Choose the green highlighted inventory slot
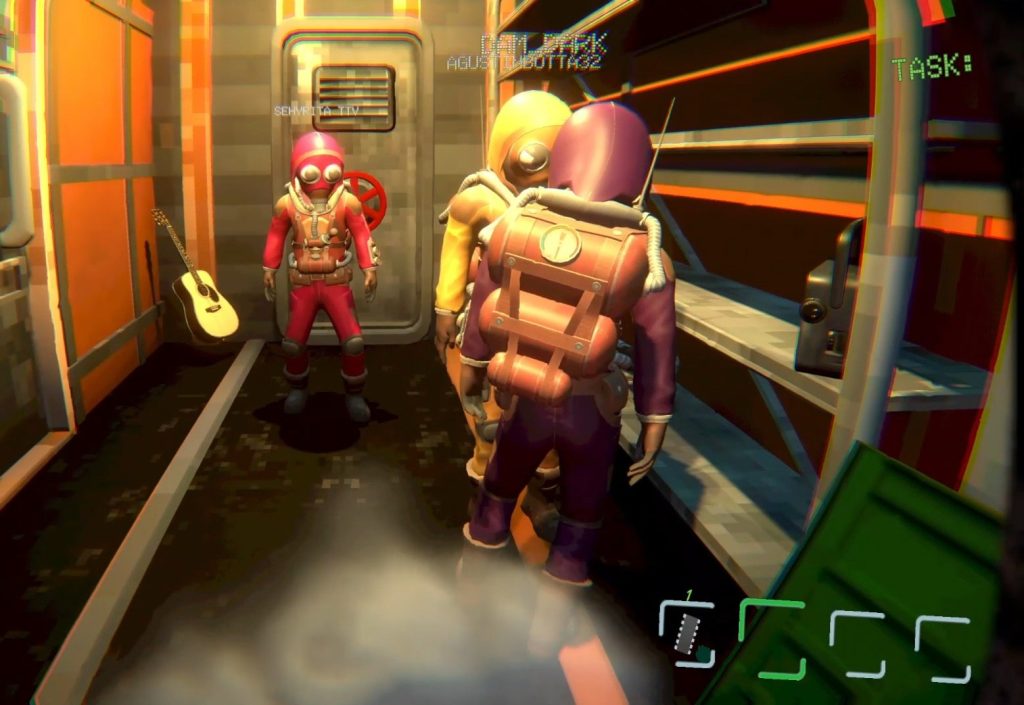 point(772,638)
